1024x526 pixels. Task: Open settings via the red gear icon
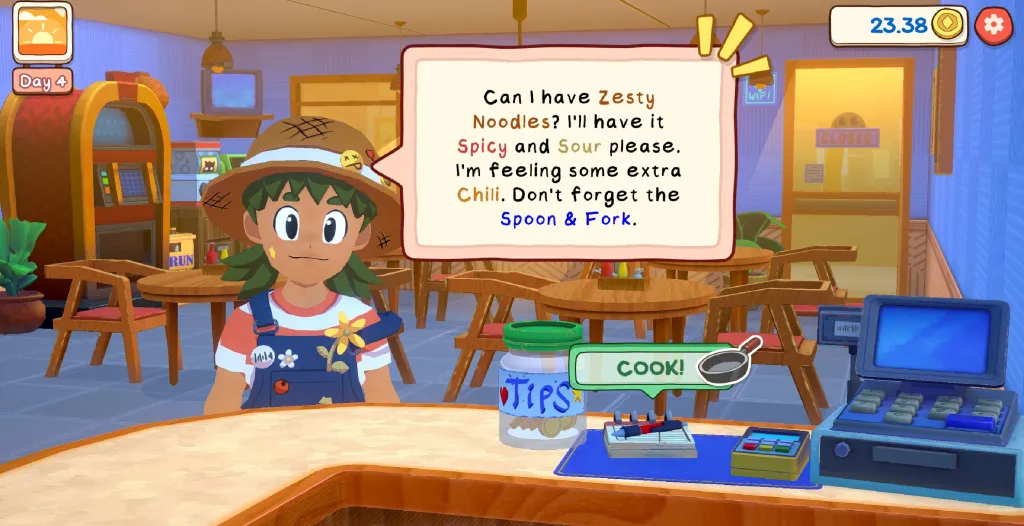(x=993, y=25)
